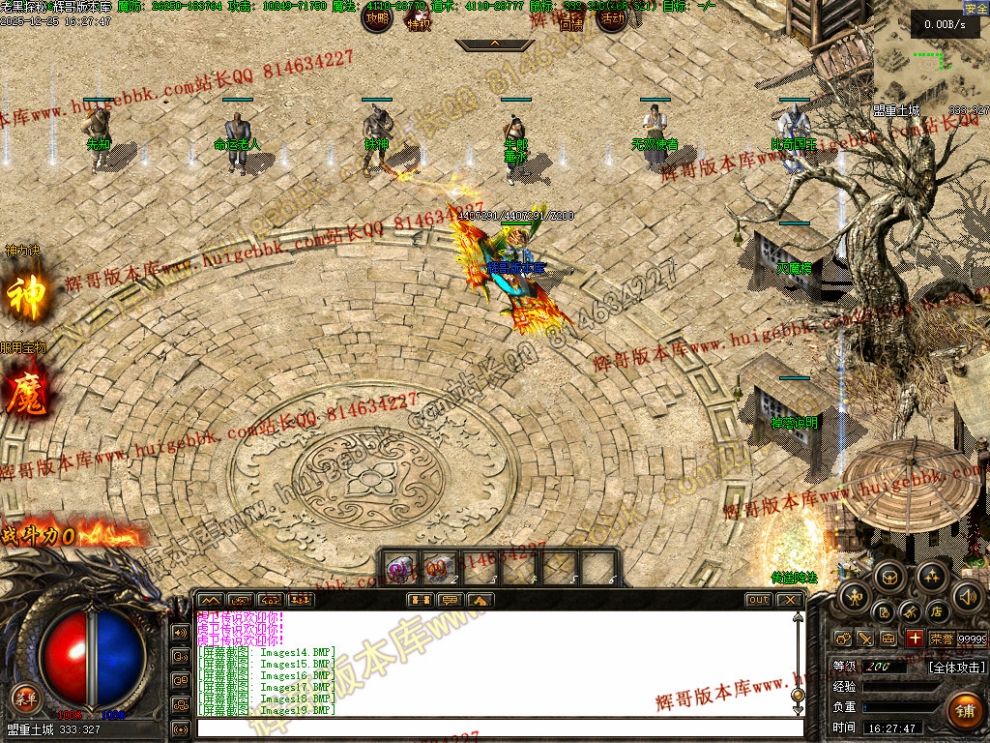990x743 pixels.
Task: Collapse the top menu arrow tab
Action: (494, 45)
